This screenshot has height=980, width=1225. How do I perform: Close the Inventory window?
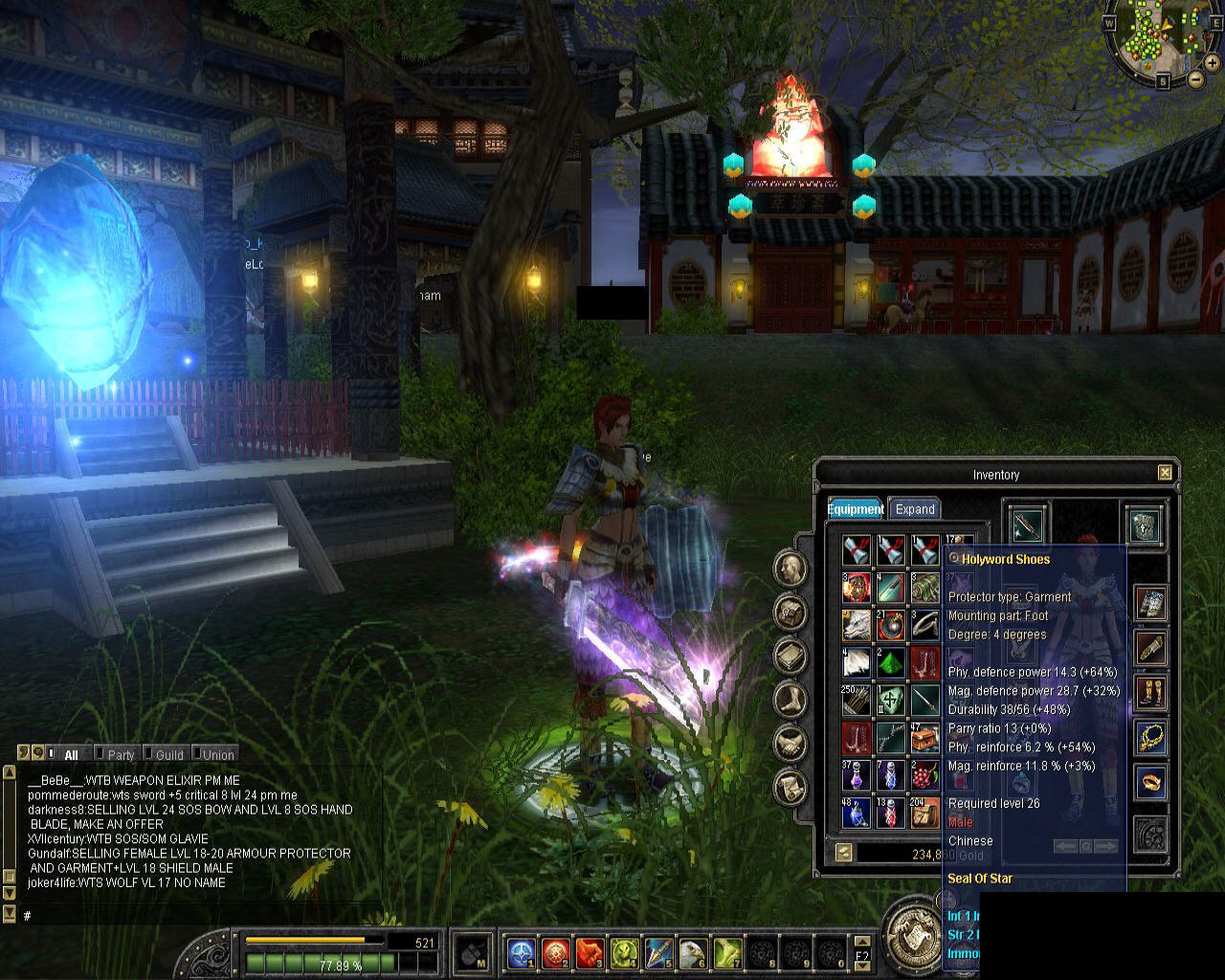click(1165, 473)
